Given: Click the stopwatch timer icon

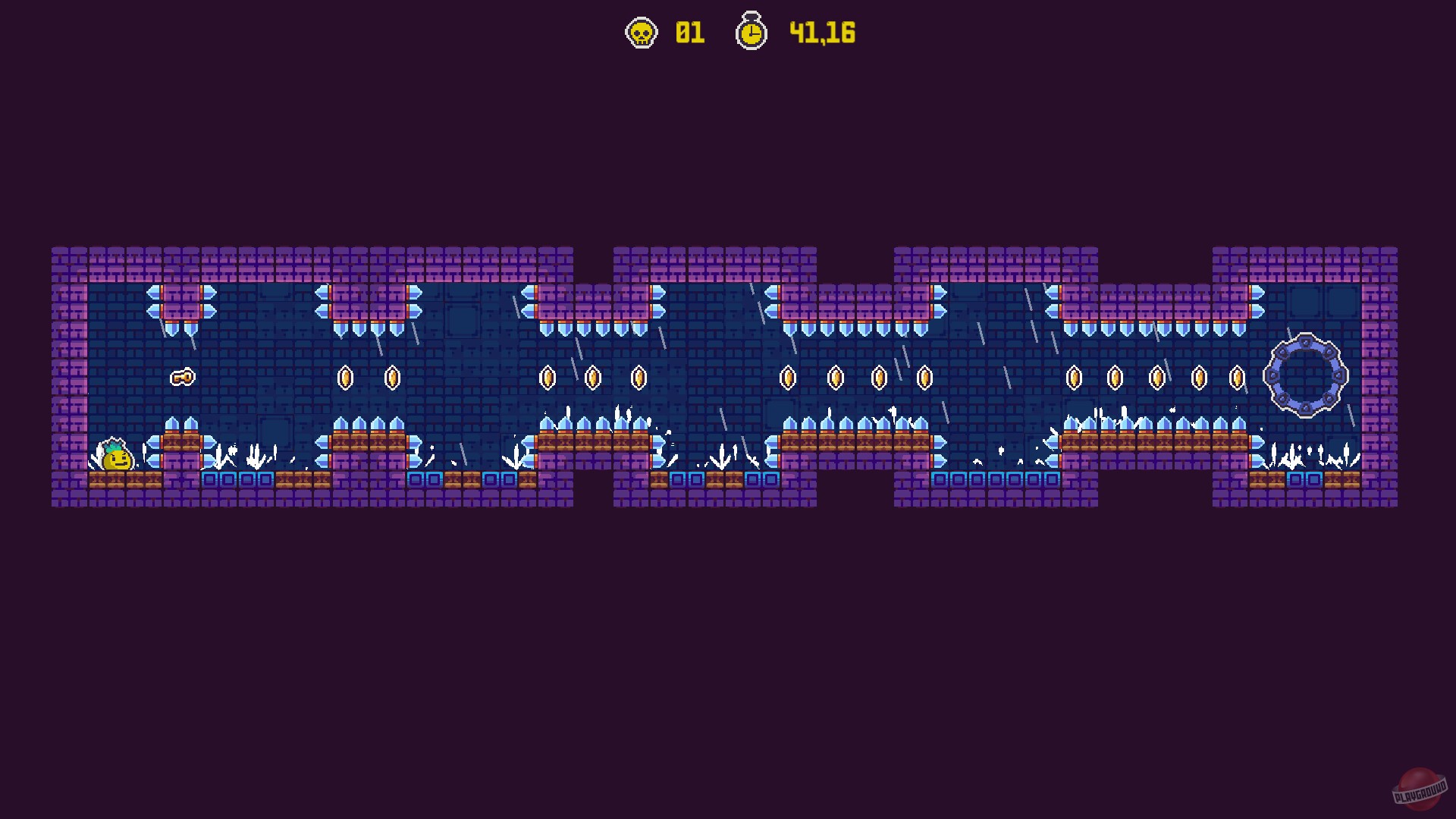Looking at the screenshot, I should (x=752, y=33).
